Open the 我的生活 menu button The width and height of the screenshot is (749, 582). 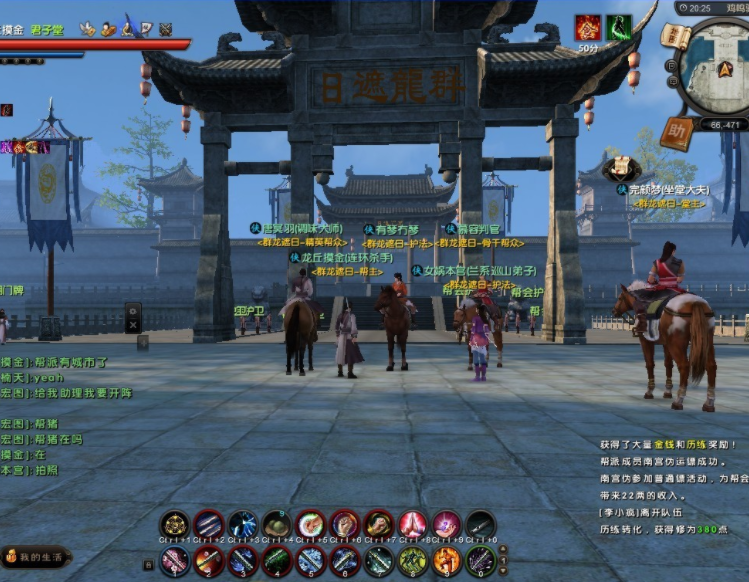click(35, 556)
